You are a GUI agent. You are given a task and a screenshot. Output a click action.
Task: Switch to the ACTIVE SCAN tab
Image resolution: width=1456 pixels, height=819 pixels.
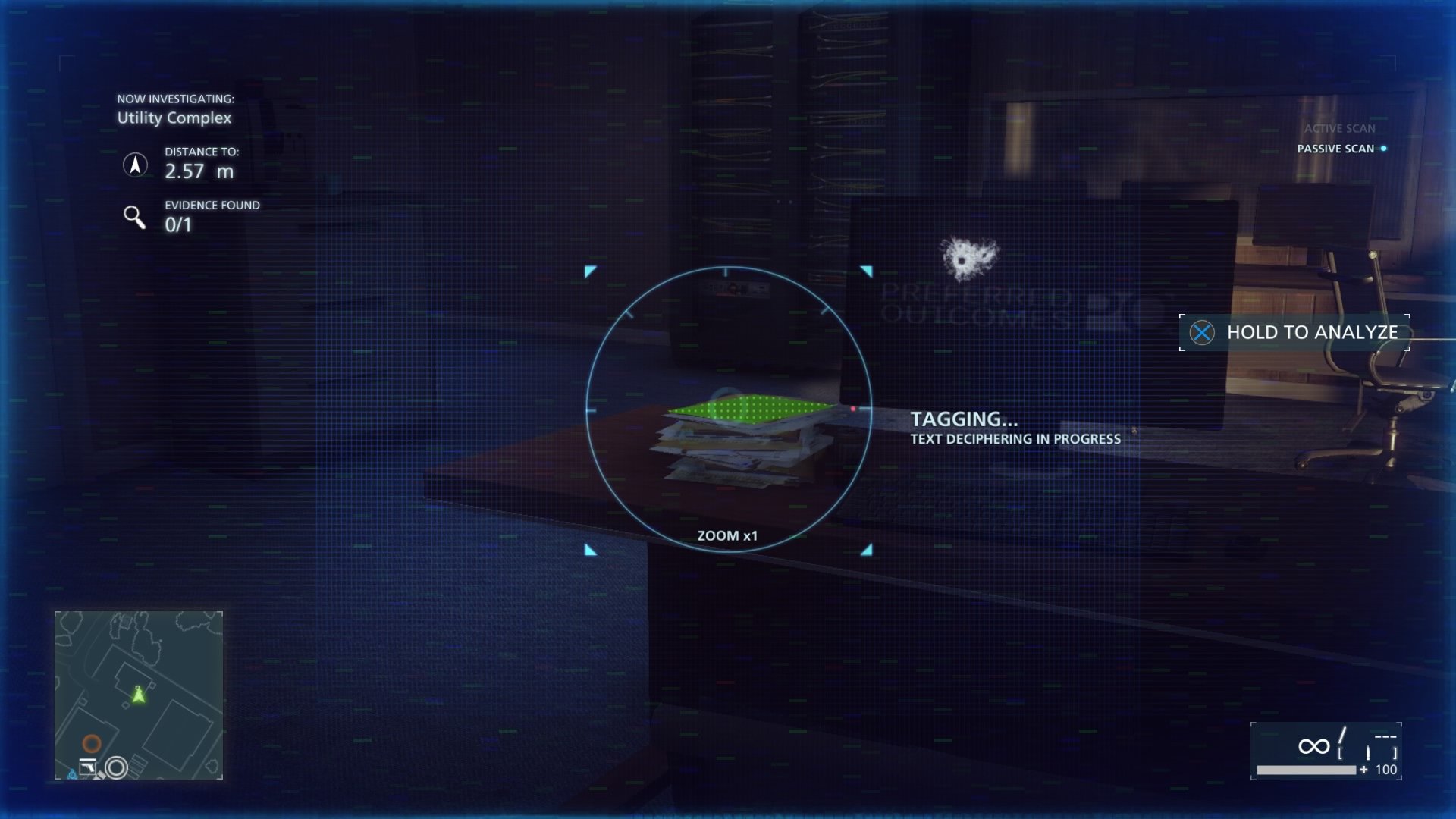1339,128
